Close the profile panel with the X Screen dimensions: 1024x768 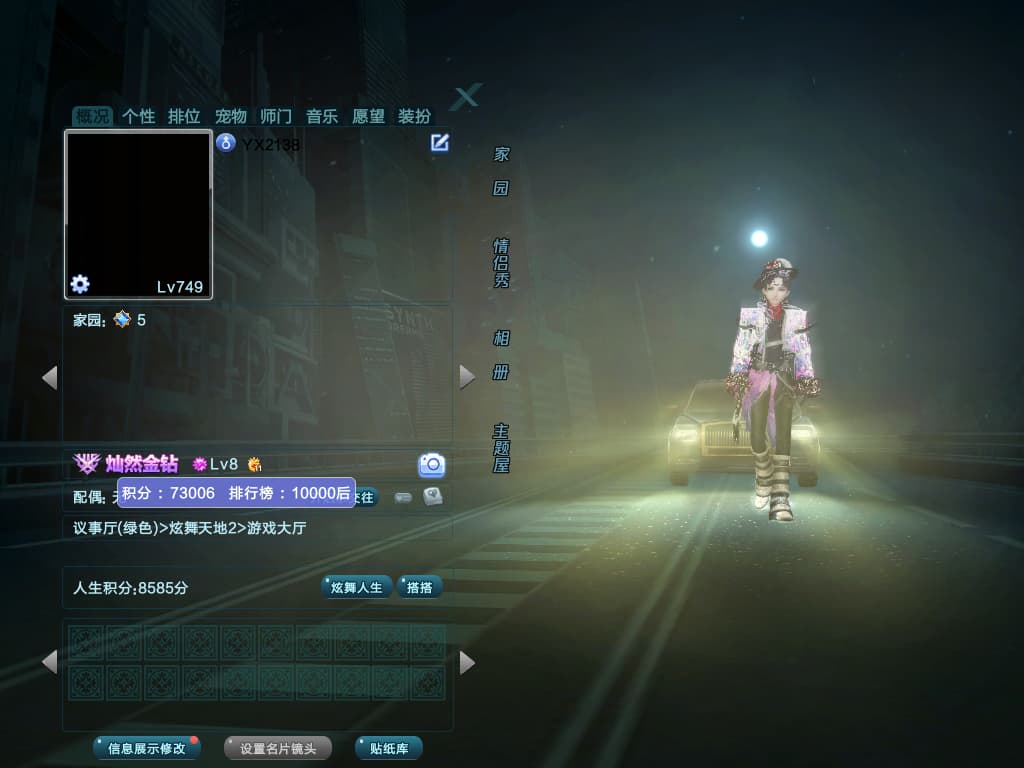[465, 97]
